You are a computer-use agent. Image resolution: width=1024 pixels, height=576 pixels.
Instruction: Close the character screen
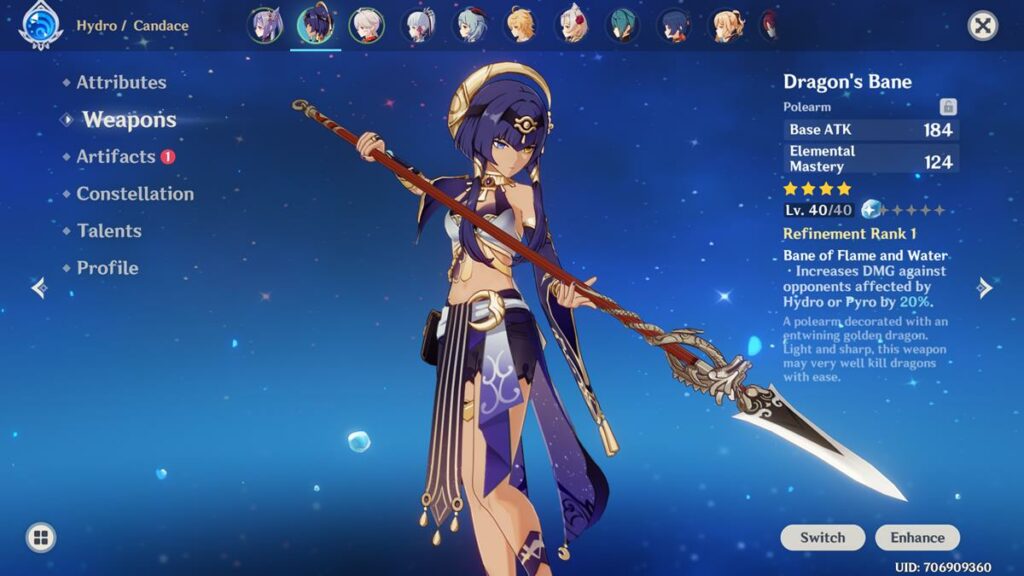point(983,26)
